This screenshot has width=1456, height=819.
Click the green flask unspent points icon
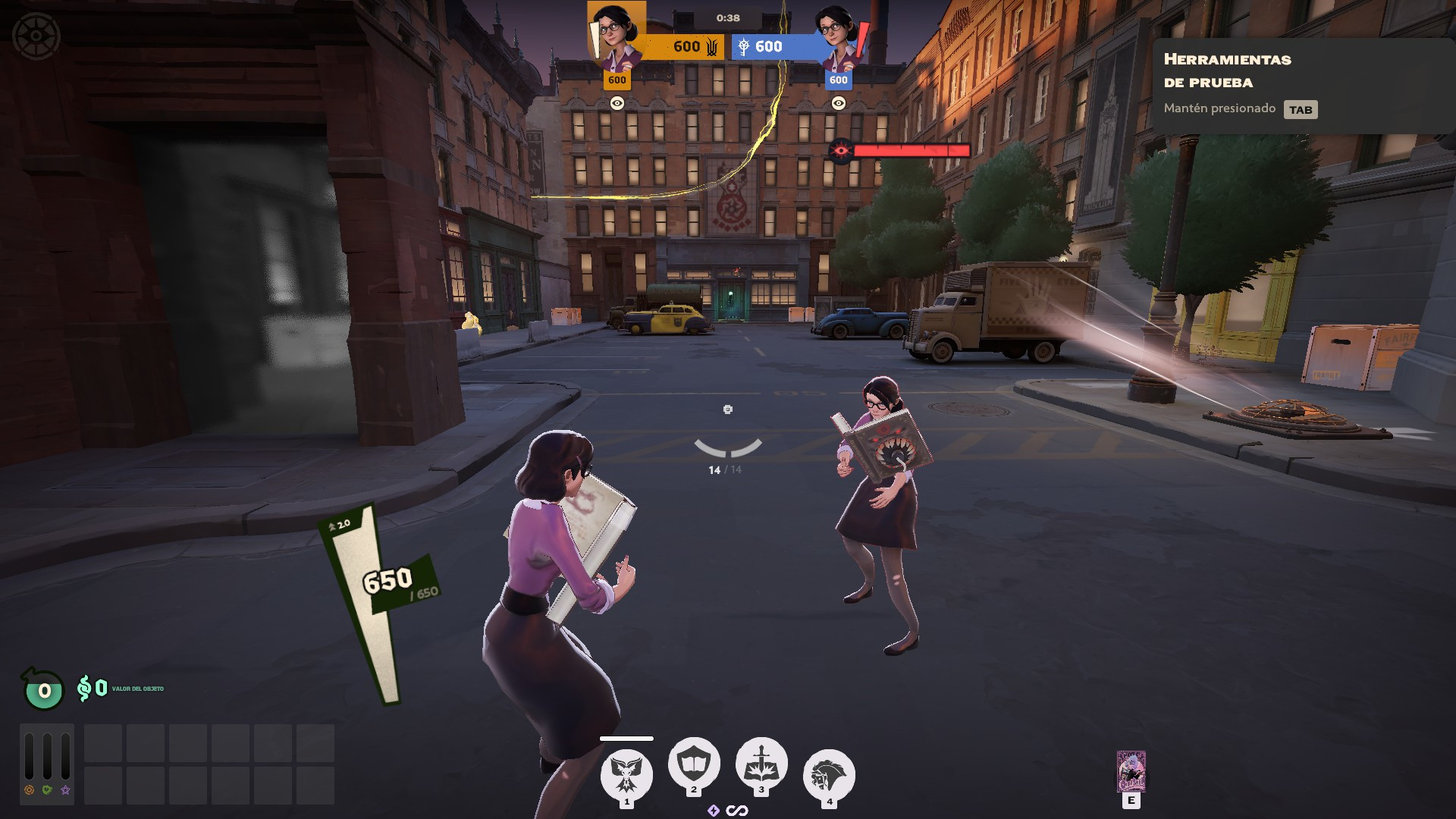point(44,690)
